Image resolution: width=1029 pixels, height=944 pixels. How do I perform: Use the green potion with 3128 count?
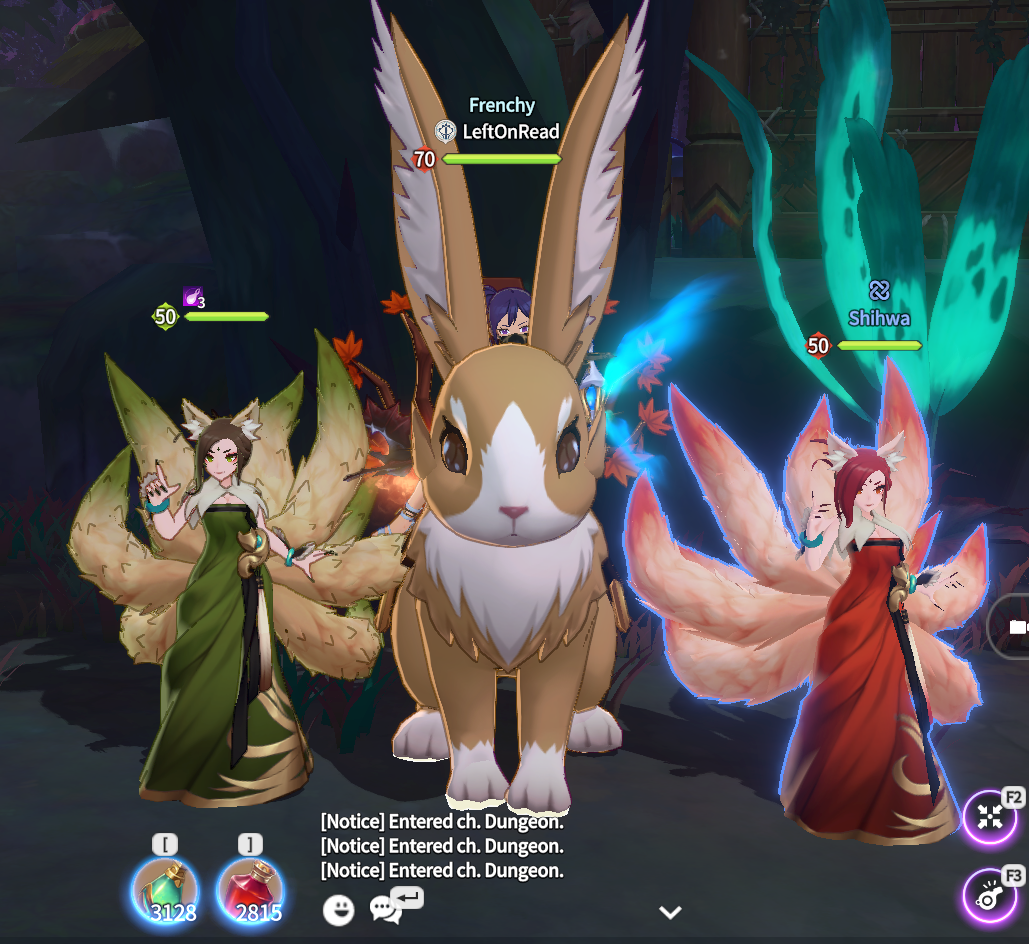166,890
